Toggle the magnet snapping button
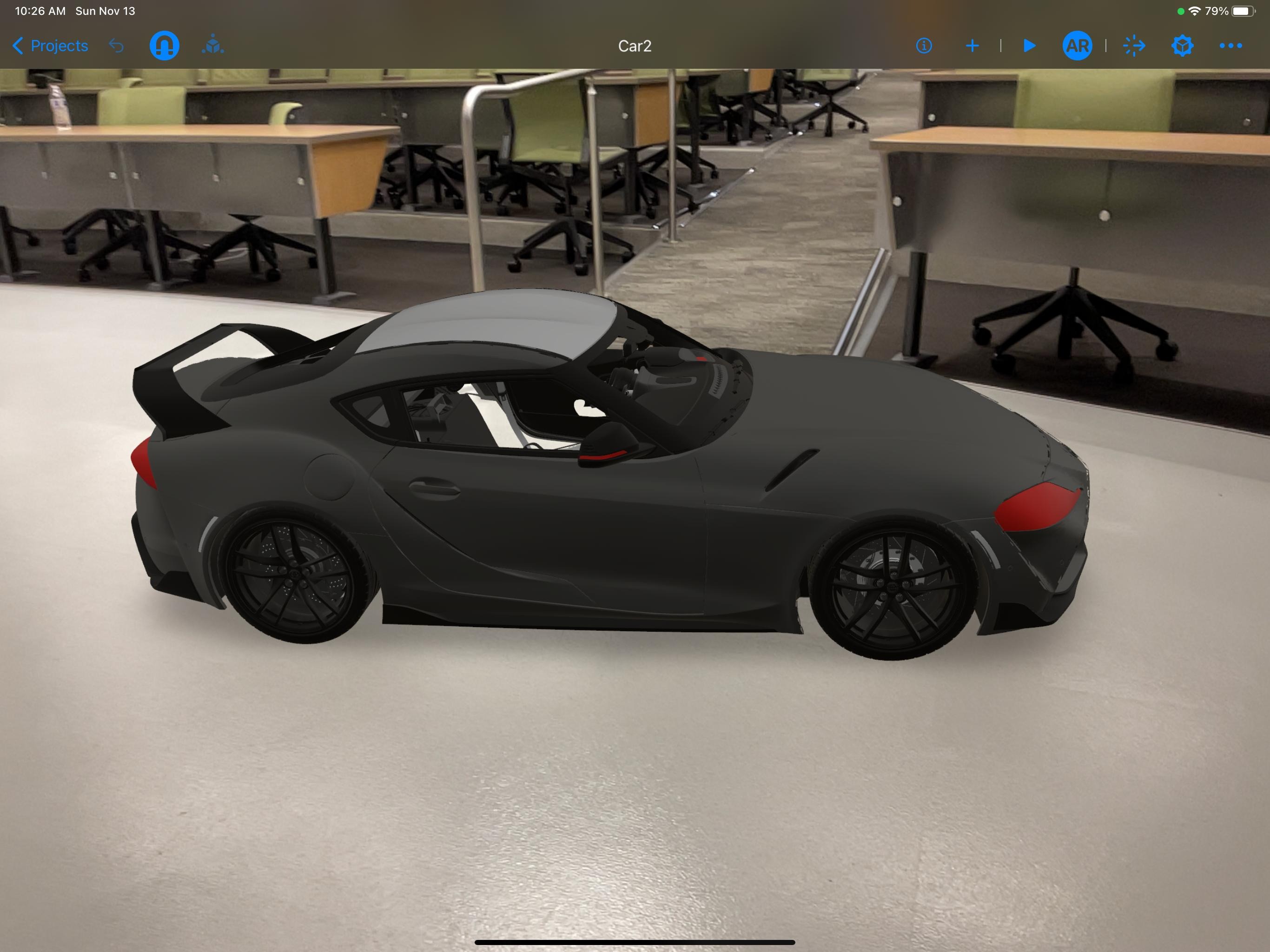 point(164,46)
